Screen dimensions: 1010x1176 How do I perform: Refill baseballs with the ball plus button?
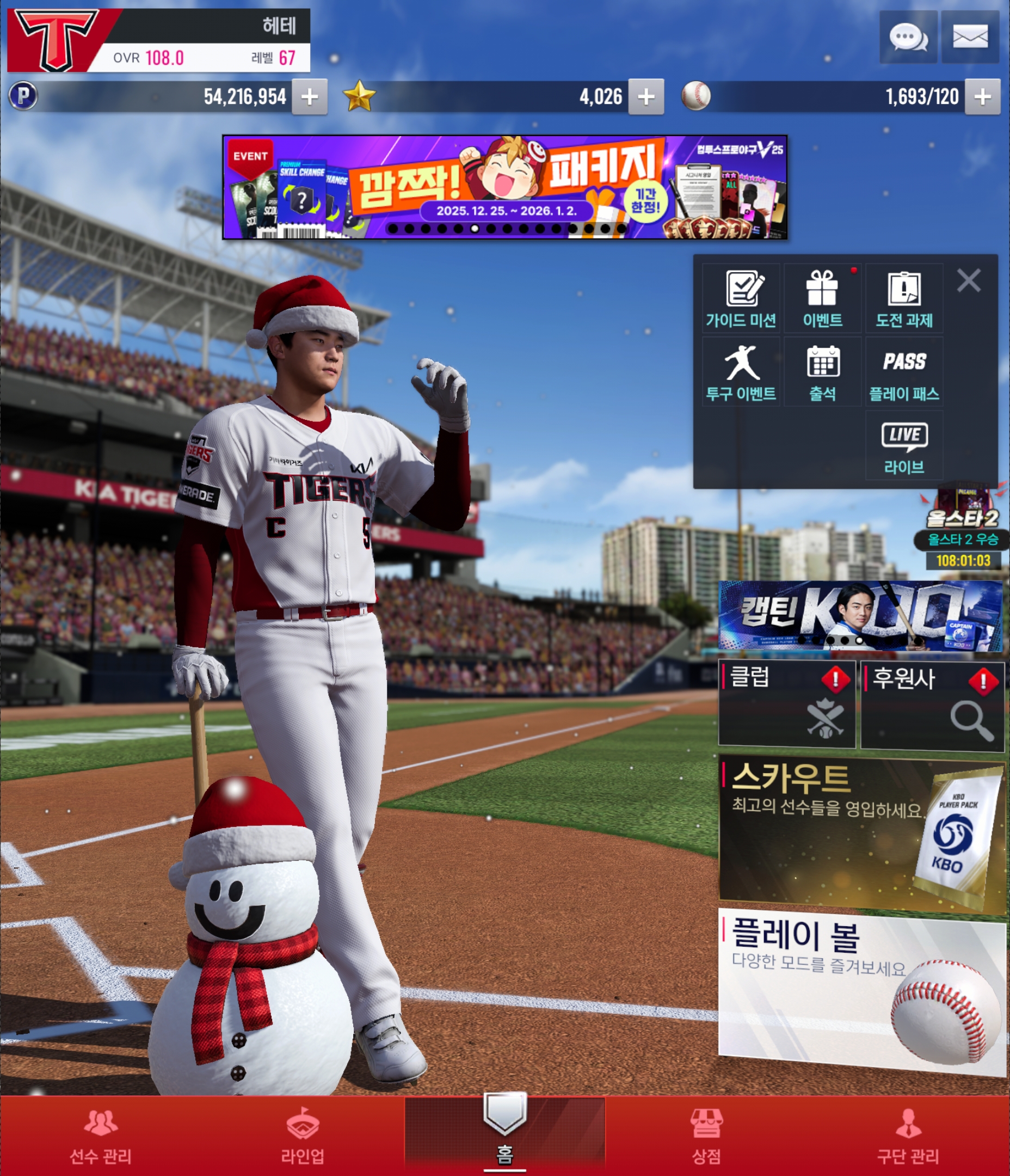pyautogui.click(x=982, y=97)
